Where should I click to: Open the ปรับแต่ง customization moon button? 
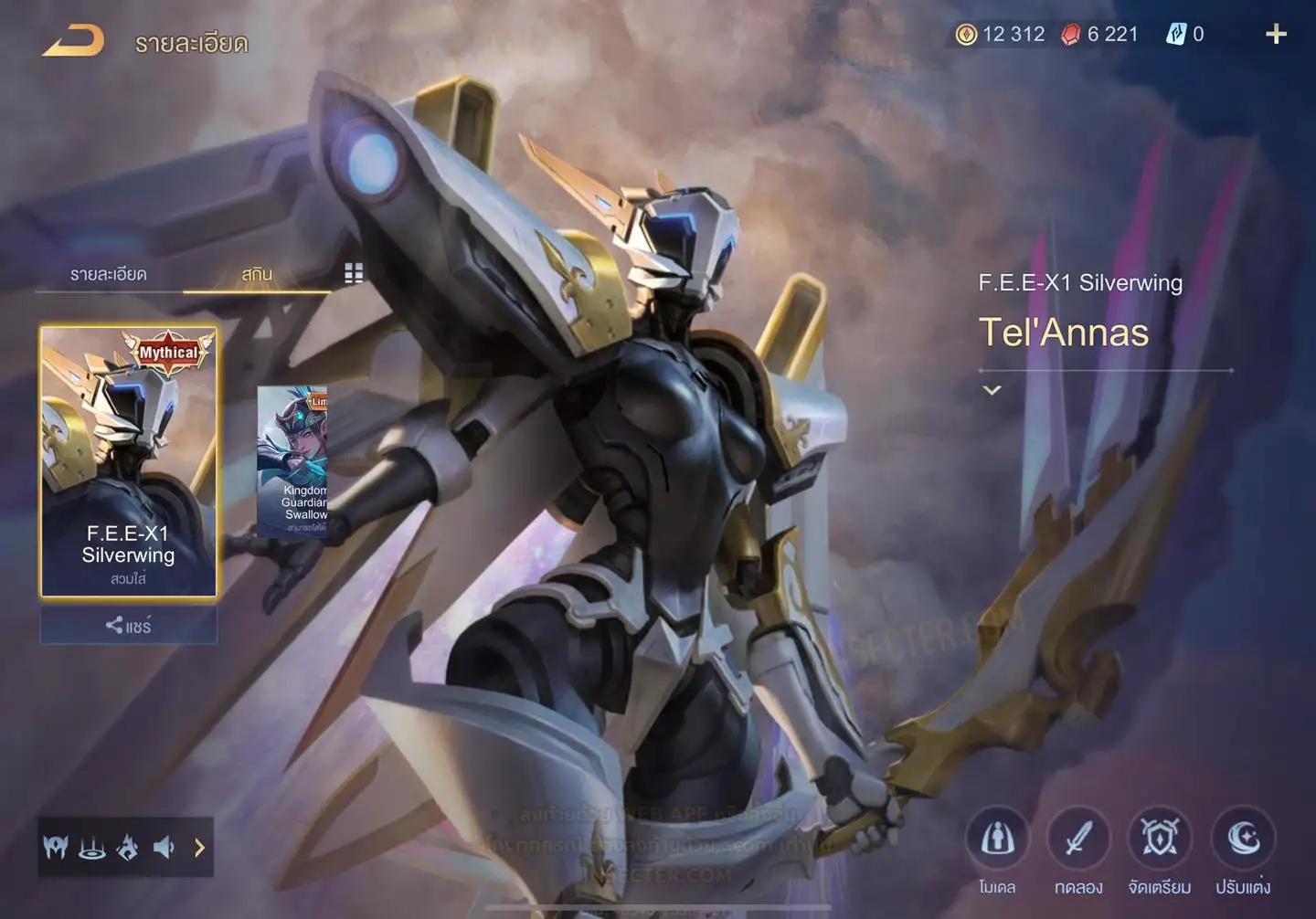tap(1243, 839)
